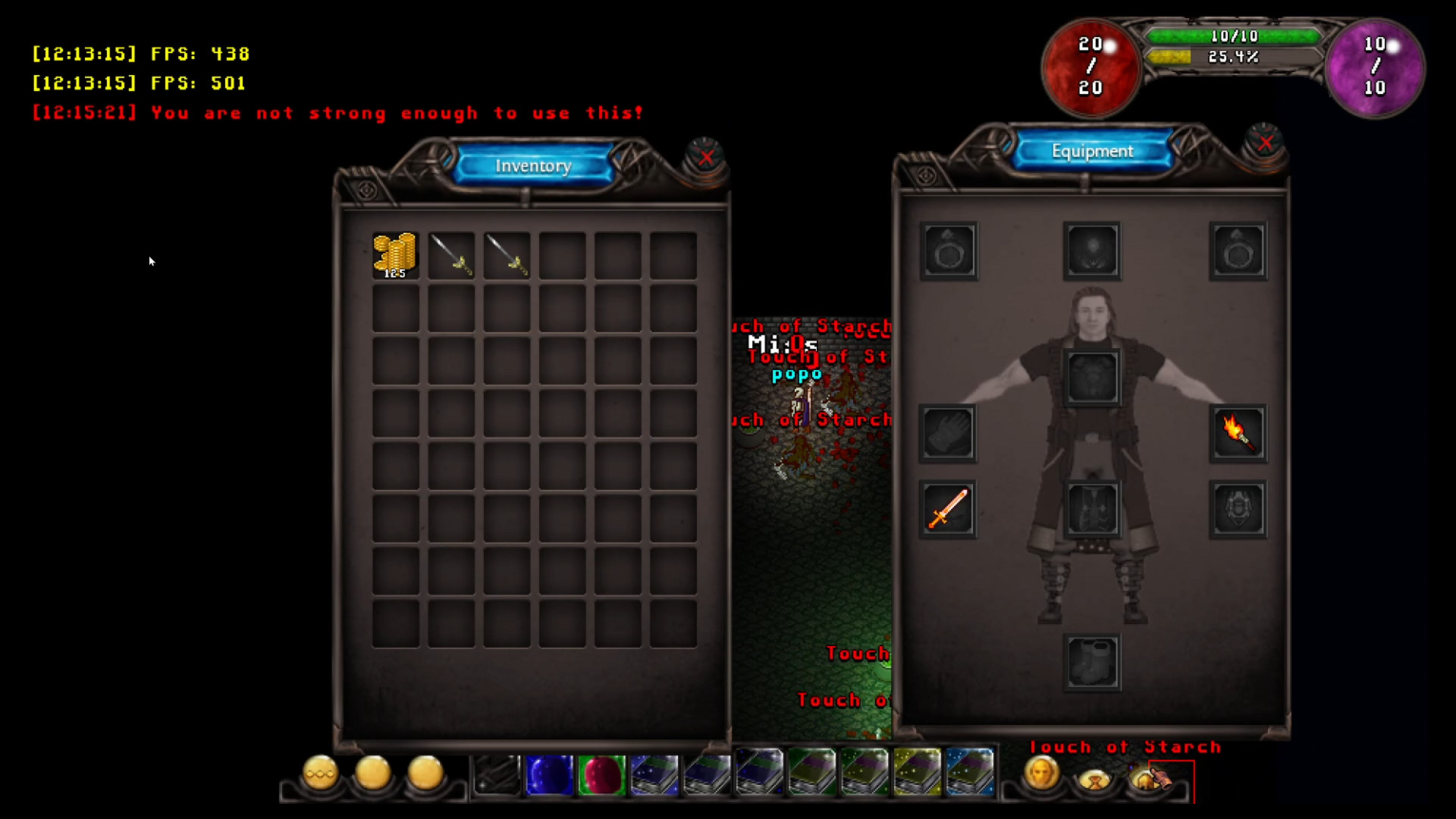Click the Equipment panel title
Viewport: 1456px width, 819px height.
tap(1092, 151)
